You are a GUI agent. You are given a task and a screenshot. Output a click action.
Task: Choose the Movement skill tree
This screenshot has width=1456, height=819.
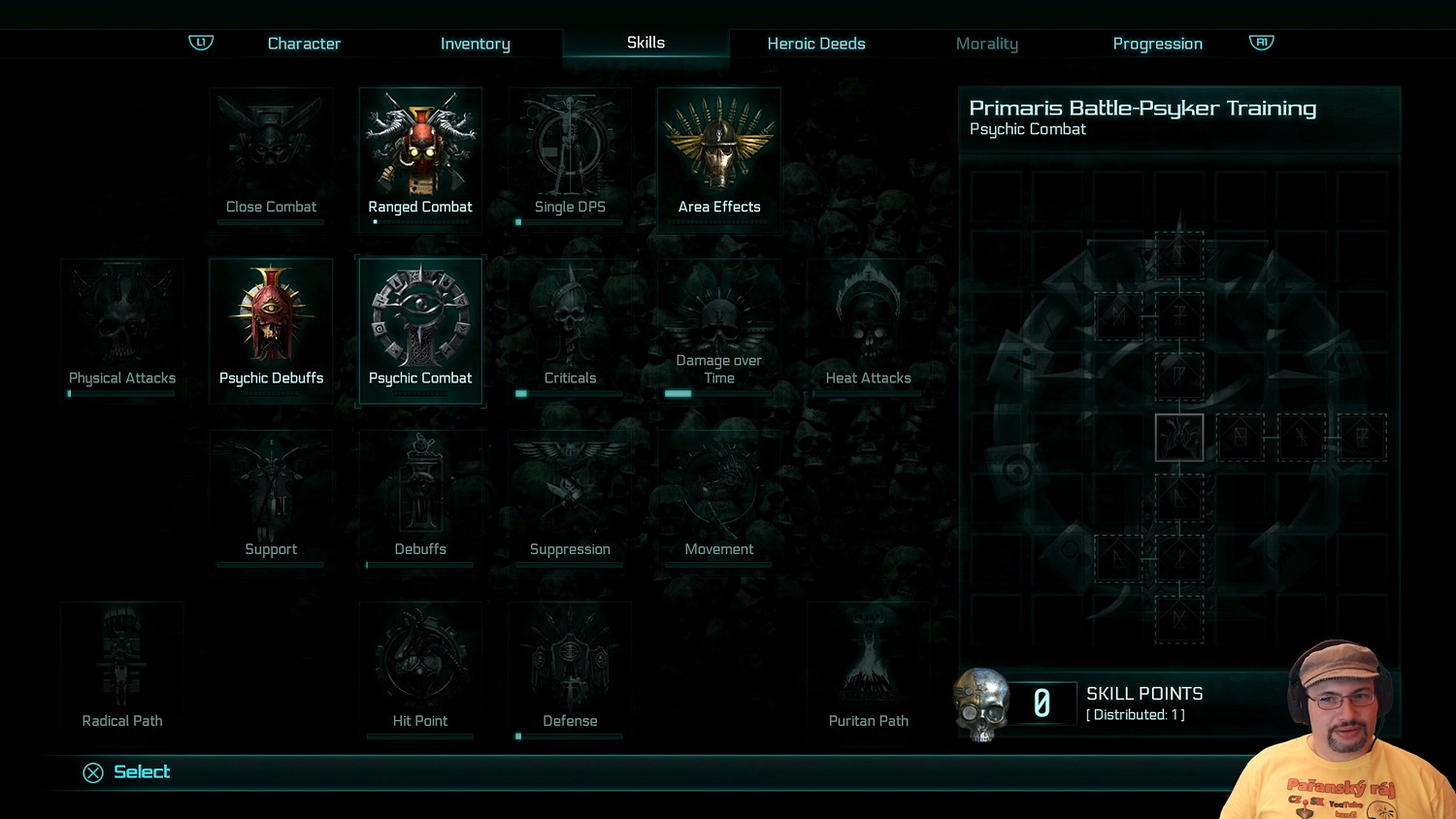pos(719,498)
